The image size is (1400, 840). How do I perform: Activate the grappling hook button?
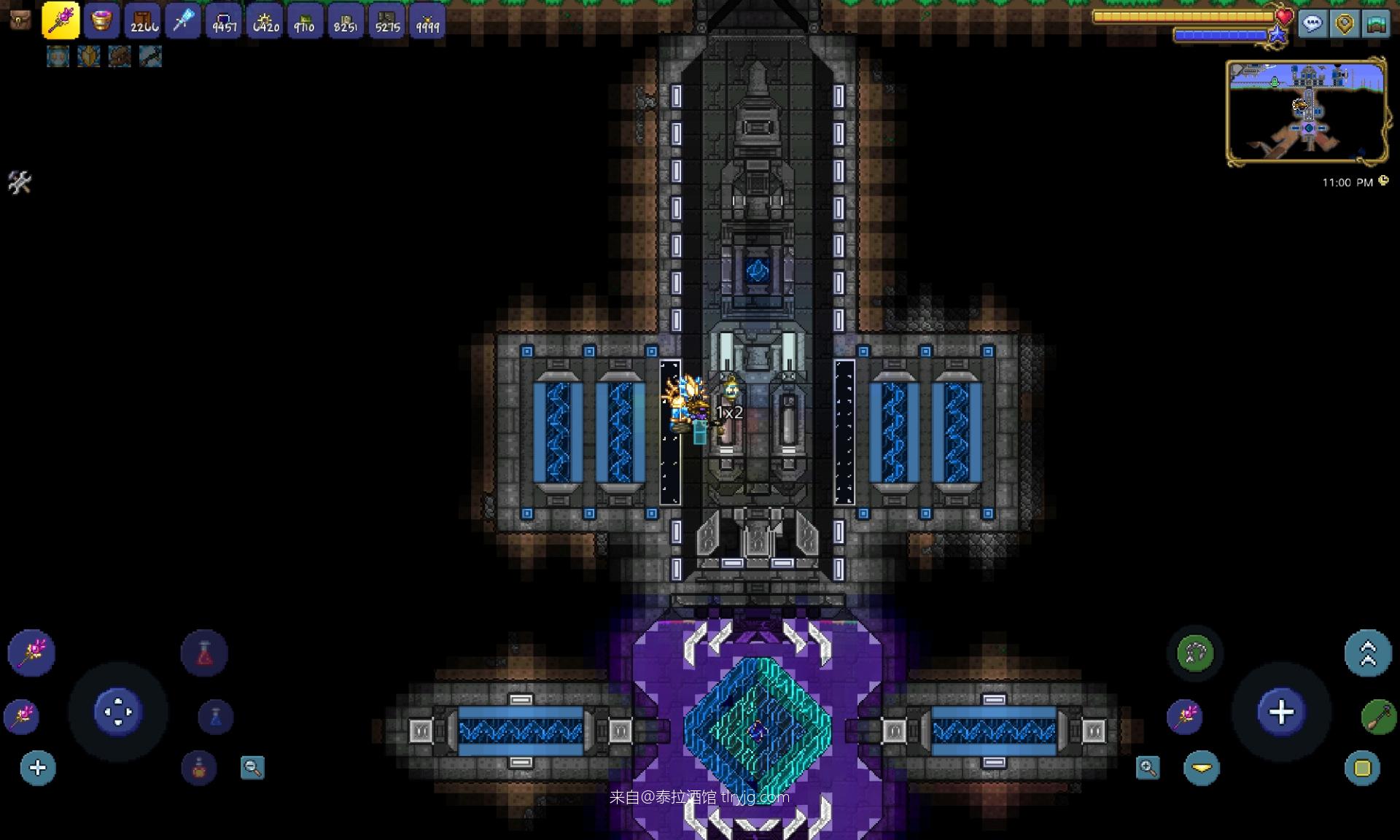[1195, 653]
